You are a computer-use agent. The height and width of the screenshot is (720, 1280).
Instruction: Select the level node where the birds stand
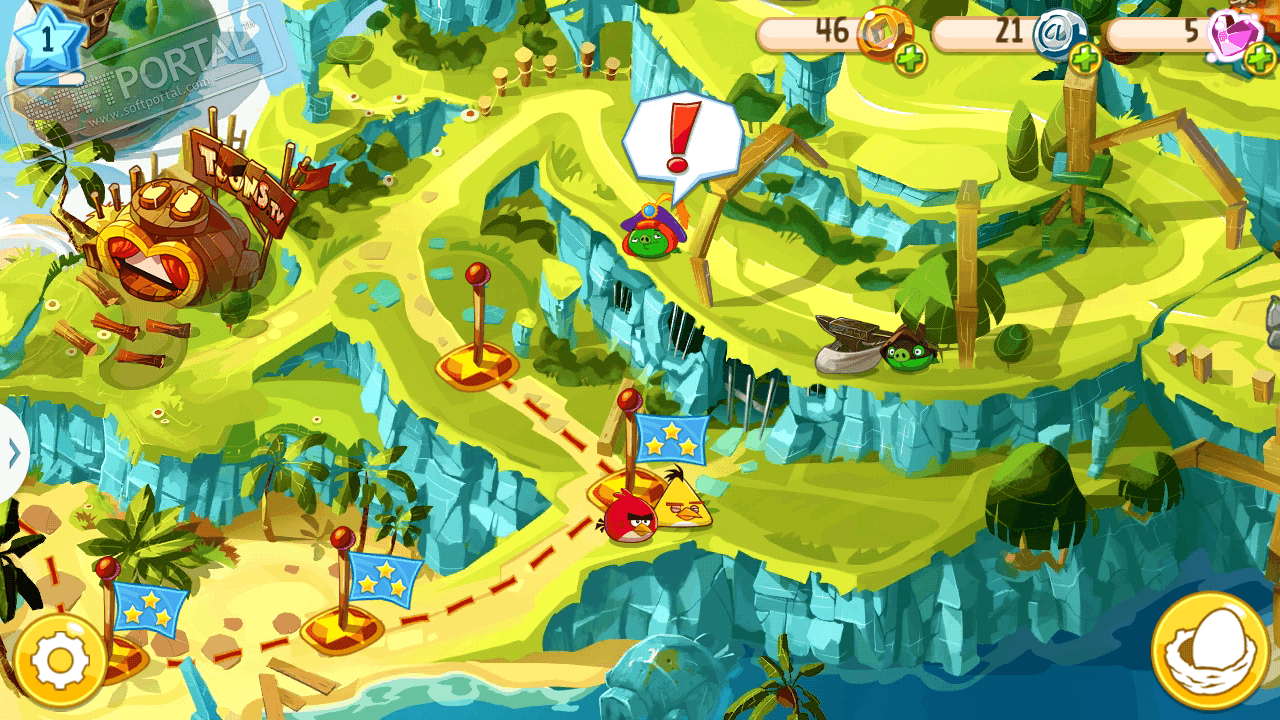[x=630, y=490]
